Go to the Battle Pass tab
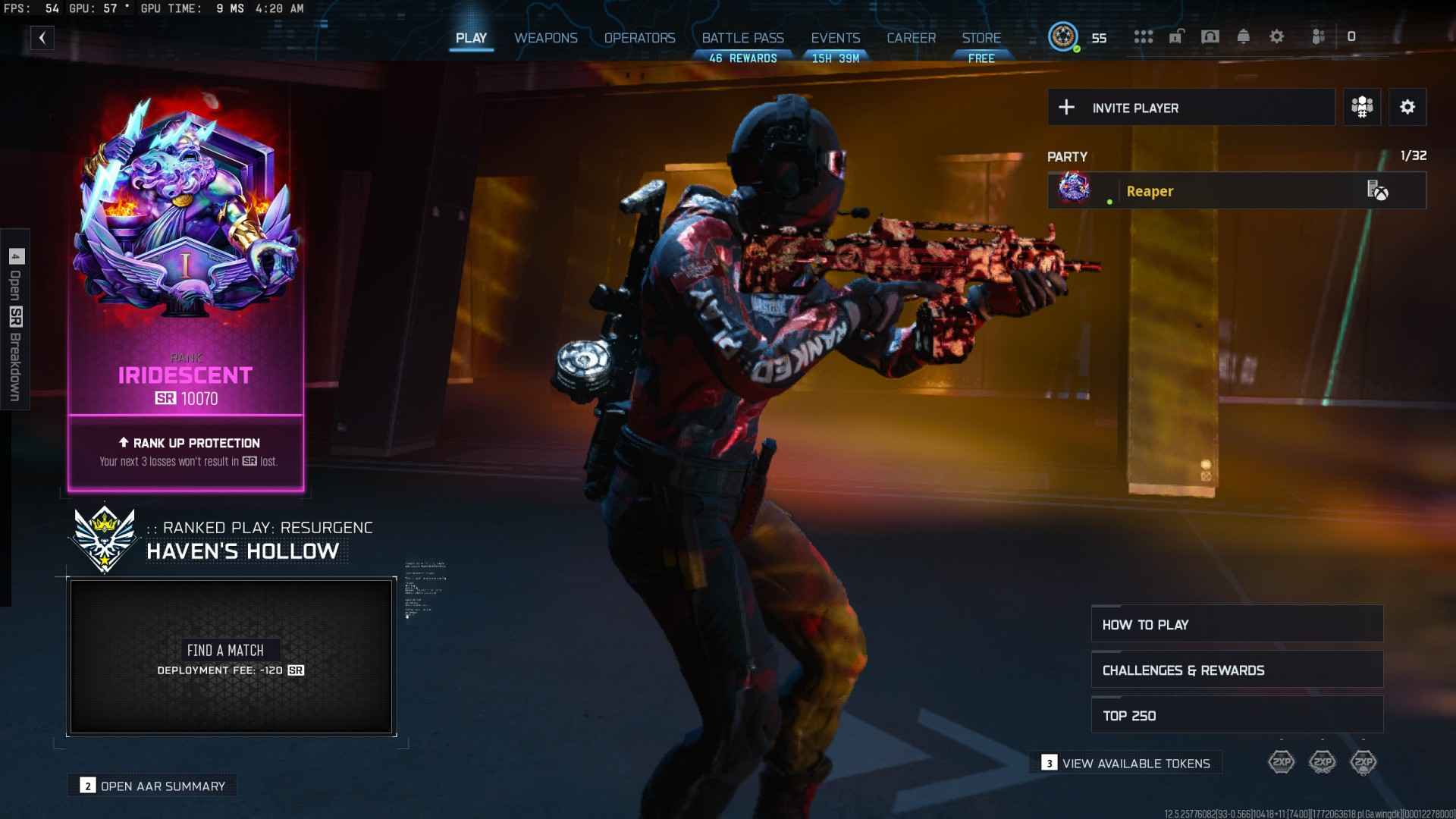Viewport: 1456px width, 819px height. point(744,37)
